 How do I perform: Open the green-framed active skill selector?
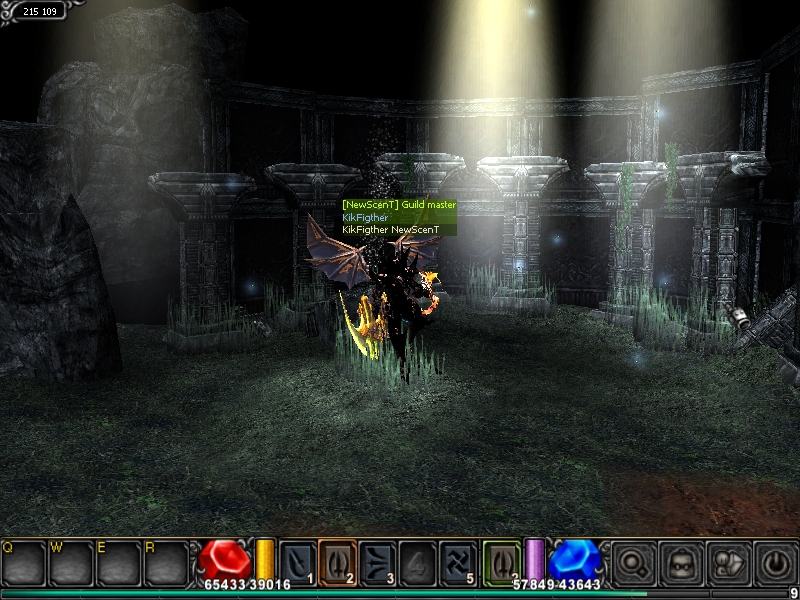tap(501, 561)
